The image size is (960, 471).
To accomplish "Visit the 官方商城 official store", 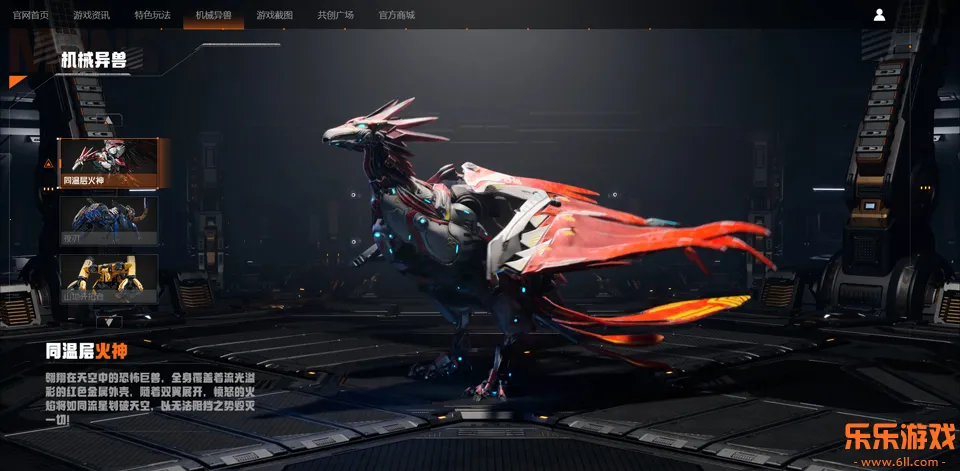I will (396, 15).
